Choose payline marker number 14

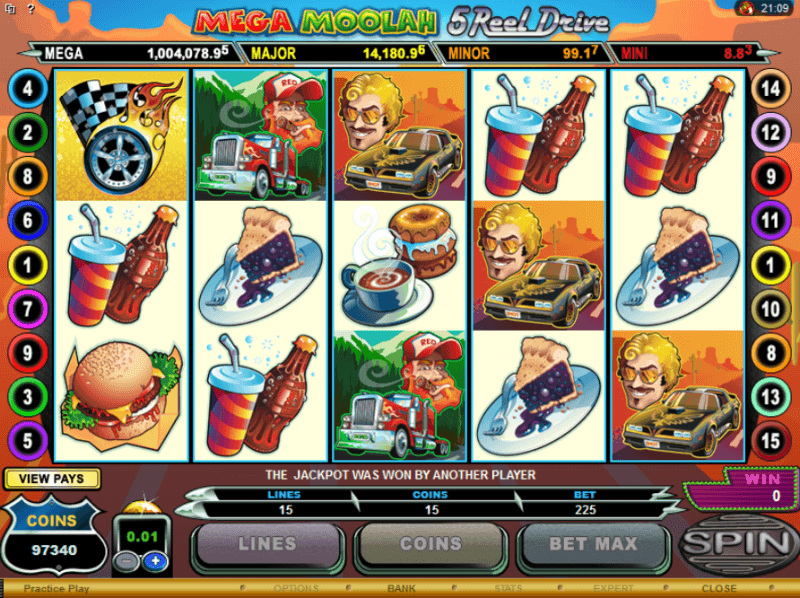771,89
